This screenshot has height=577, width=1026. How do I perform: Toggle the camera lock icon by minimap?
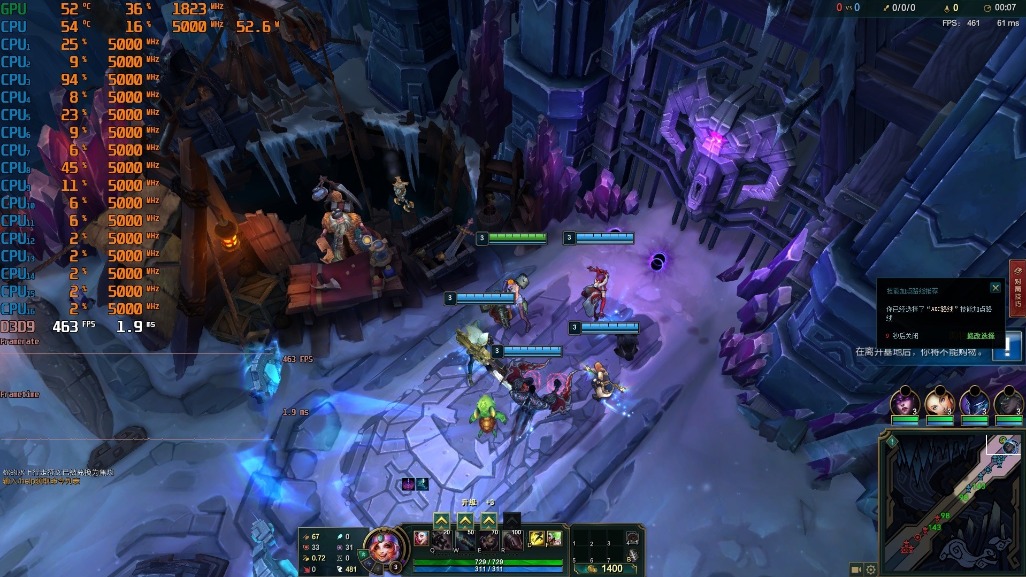pyautogui.click(x=856, y=569)
